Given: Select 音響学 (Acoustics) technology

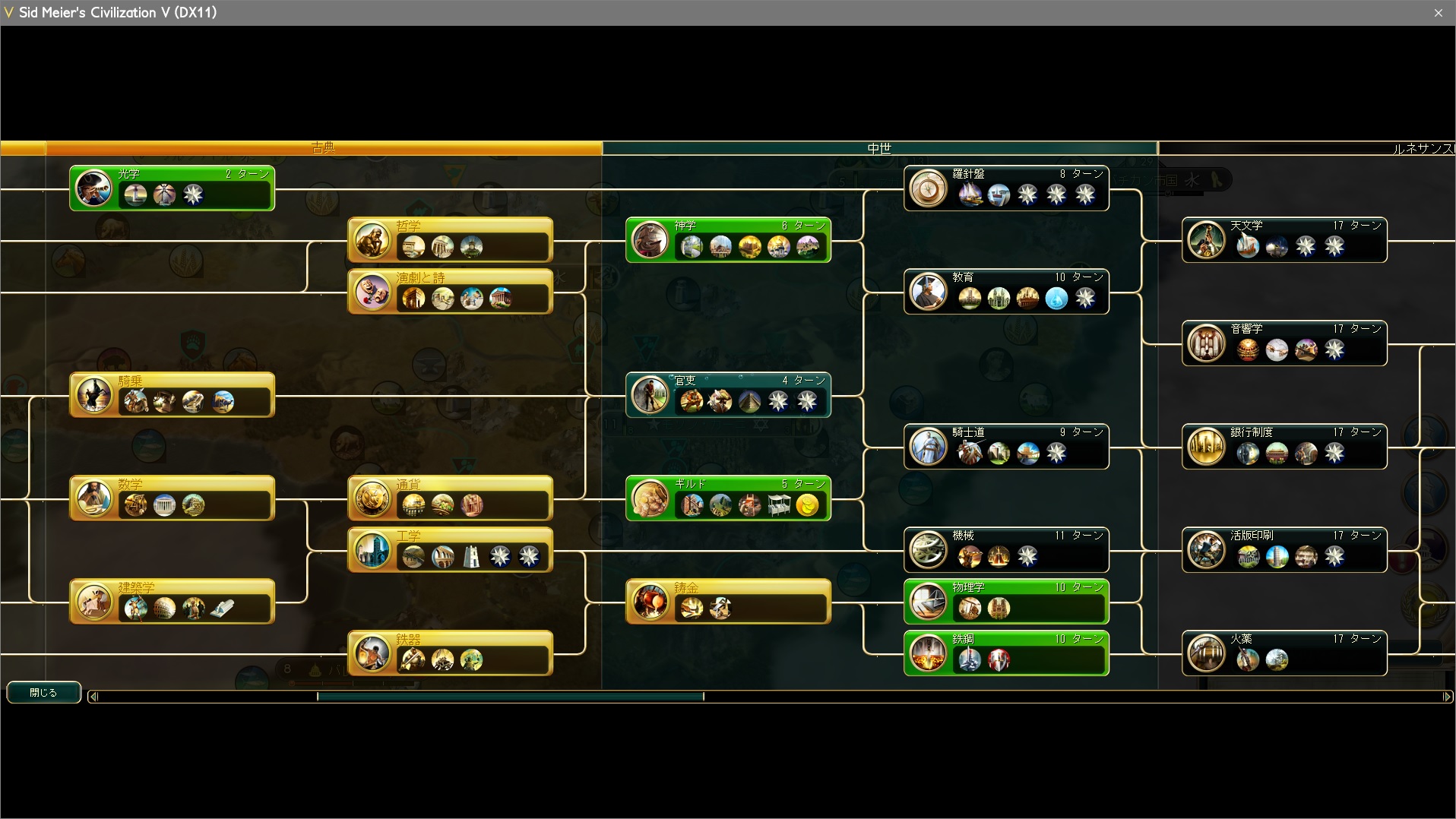Looking at the screenshot, I should 1283,343.
